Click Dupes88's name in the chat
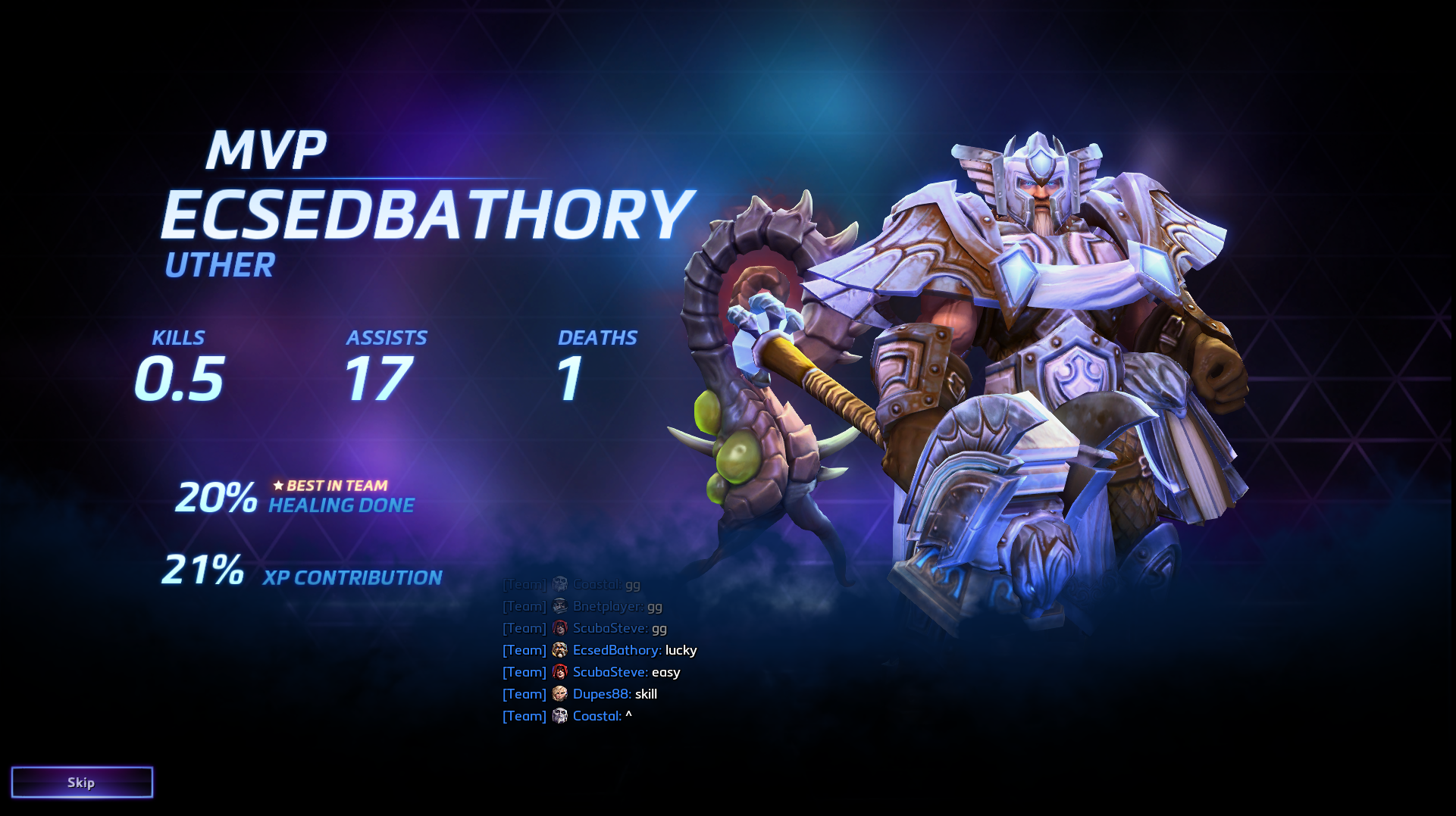This screenshot has width=1456, height=816. tap(601, 694)
